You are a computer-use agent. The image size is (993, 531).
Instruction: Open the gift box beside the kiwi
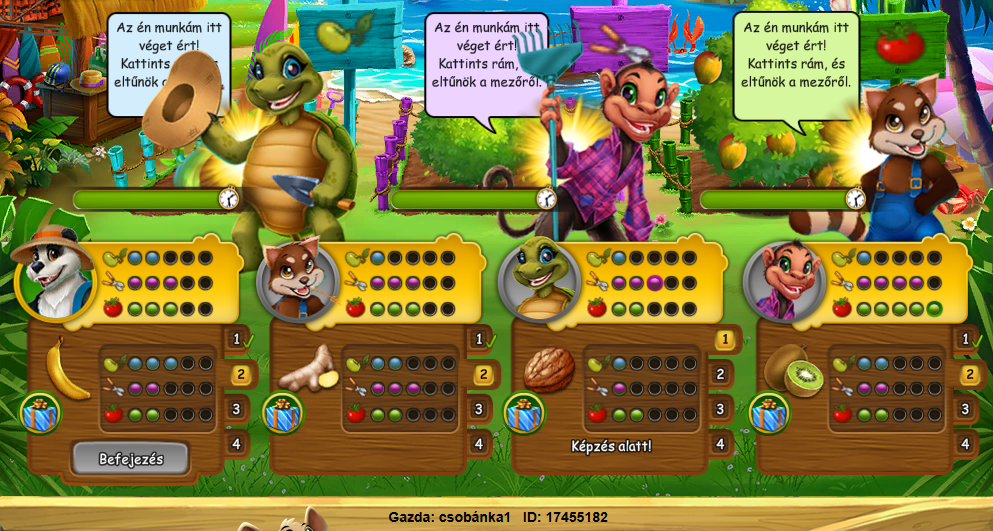pos(769,413)
